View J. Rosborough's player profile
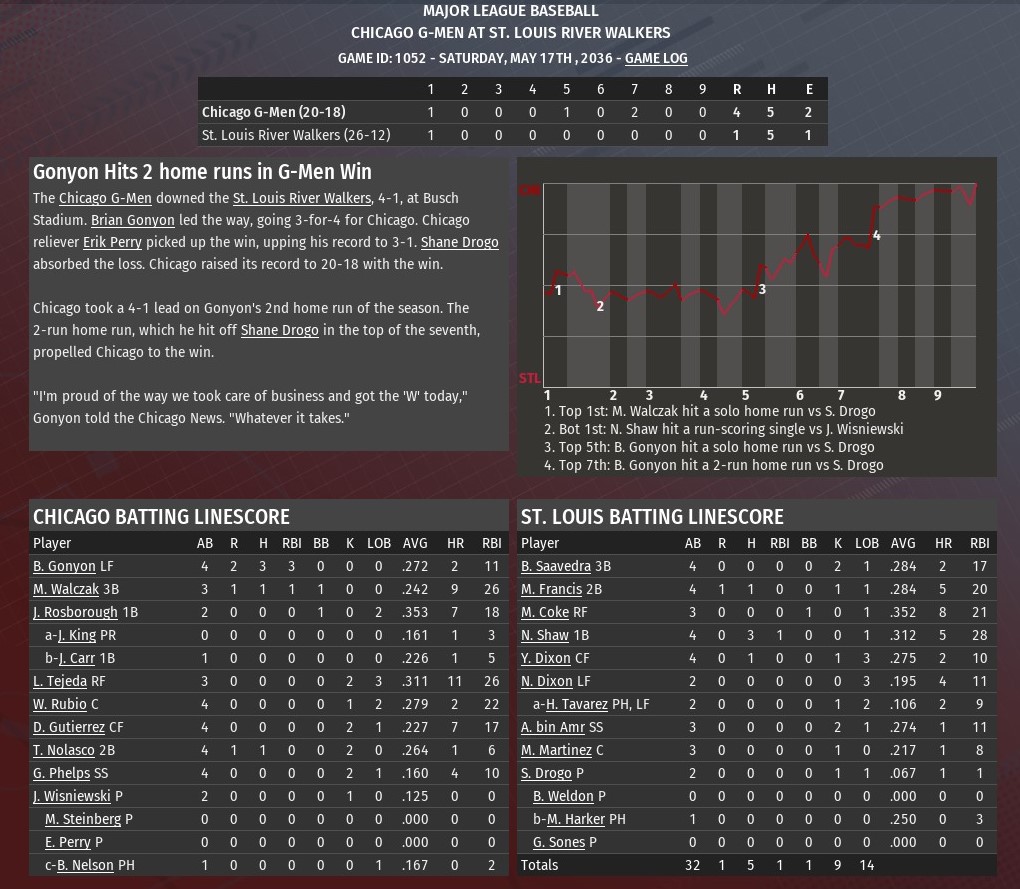This screenshot has height=889, width=1020. pyautogui.click(x=75, y=612)
